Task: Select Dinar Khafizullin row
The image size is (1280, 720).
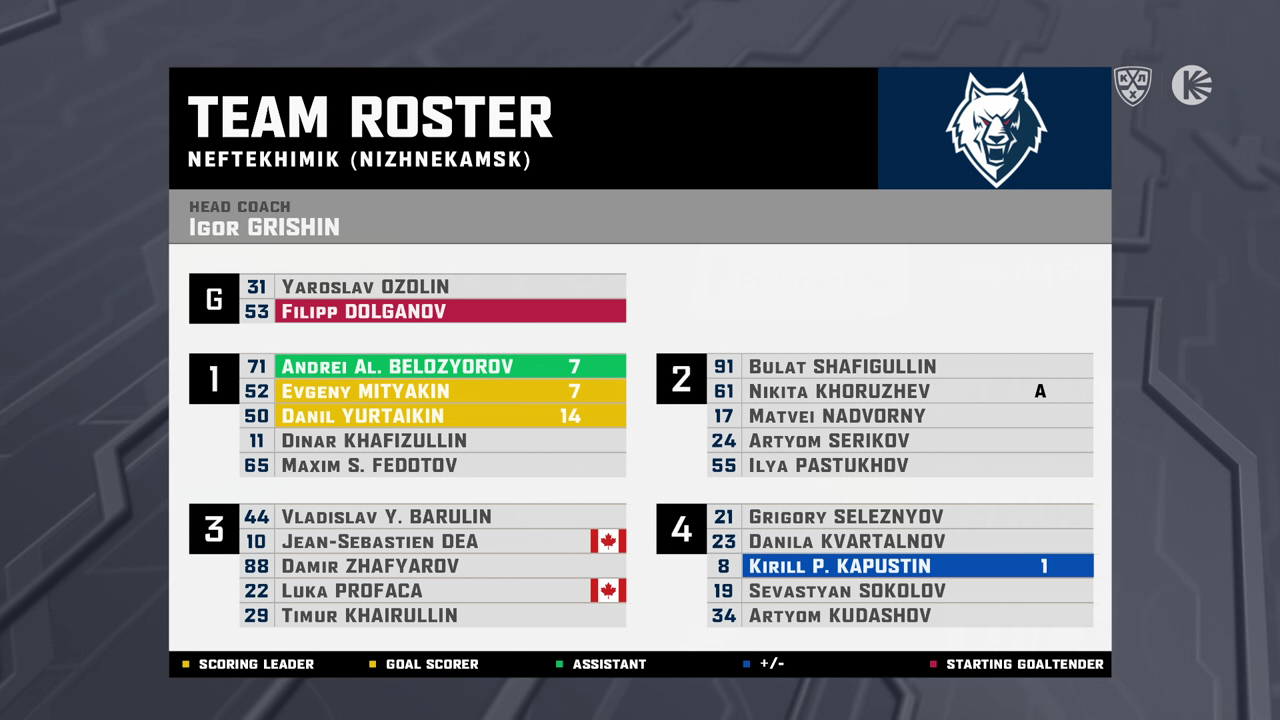Action: coord(432,441)
